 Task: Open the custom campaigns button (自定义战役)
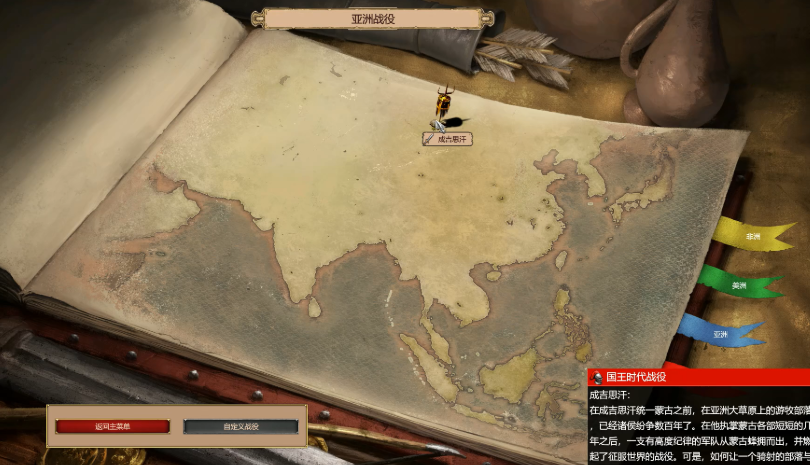click(240, 427)
